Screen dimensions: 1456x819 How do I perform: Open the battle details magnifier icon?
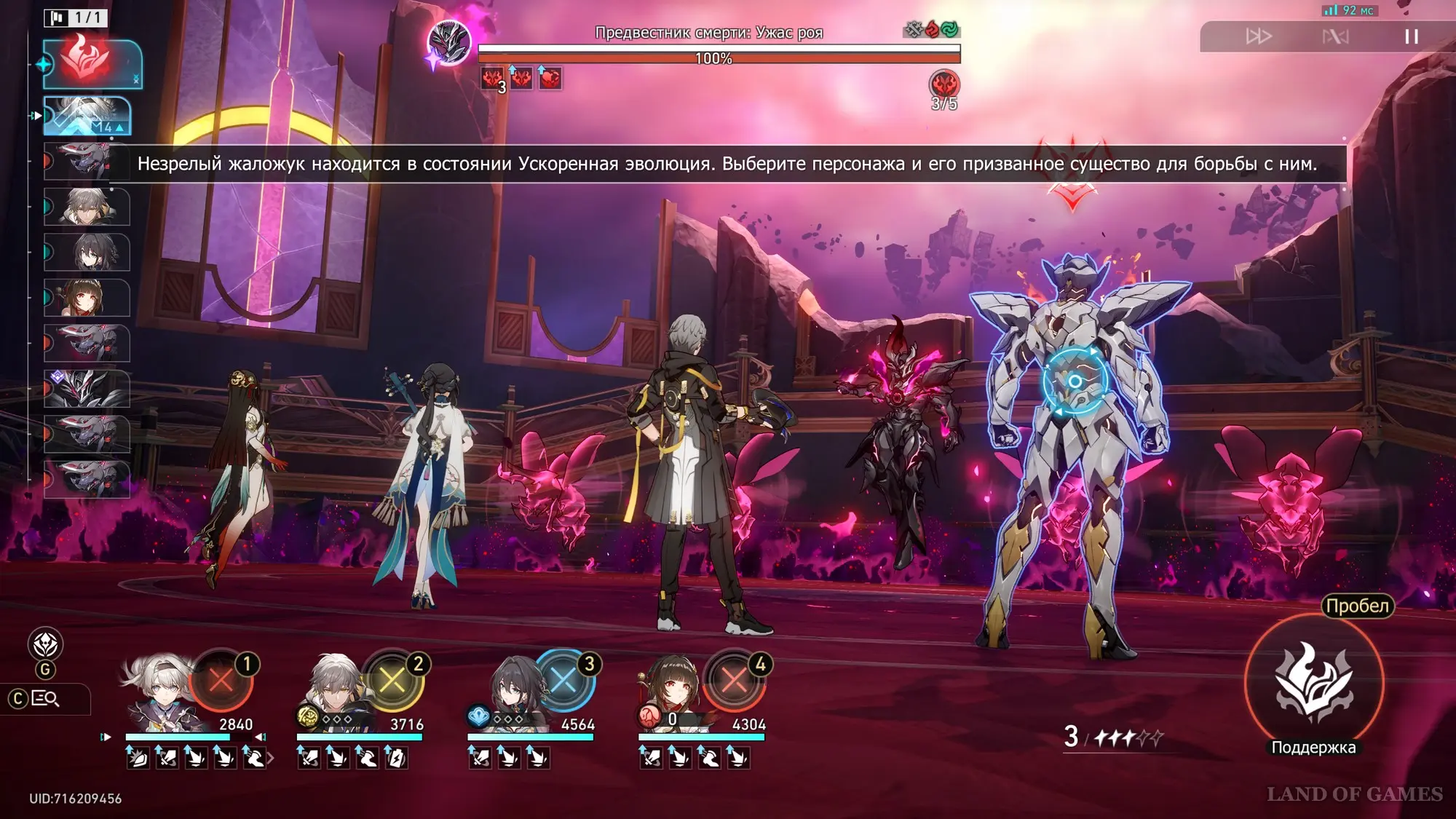pyautogui.click(x=45, y=699)
